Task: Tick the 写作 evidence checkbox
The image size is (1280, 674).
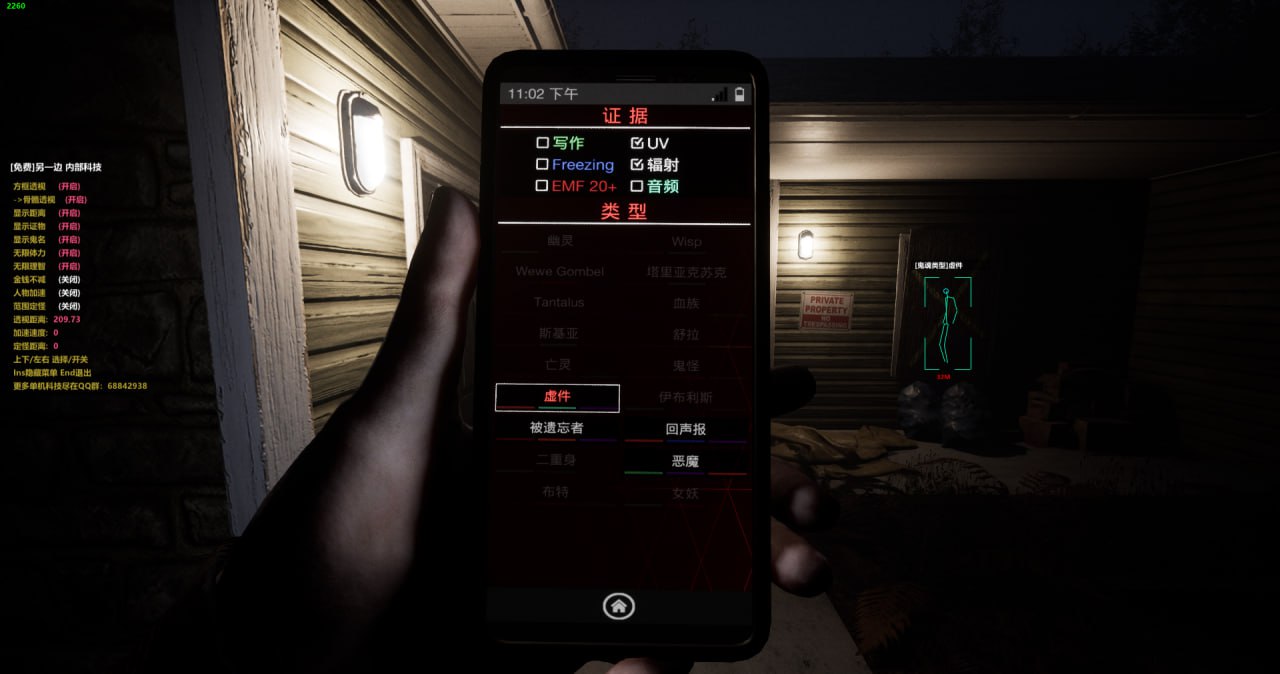Action: pyautogui.click(x=543, y=143)
